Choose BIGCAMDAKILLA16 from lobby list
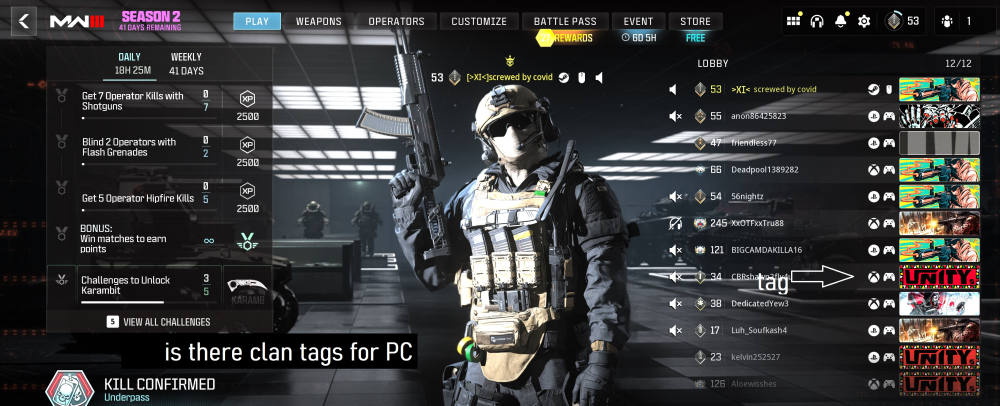 768,249
